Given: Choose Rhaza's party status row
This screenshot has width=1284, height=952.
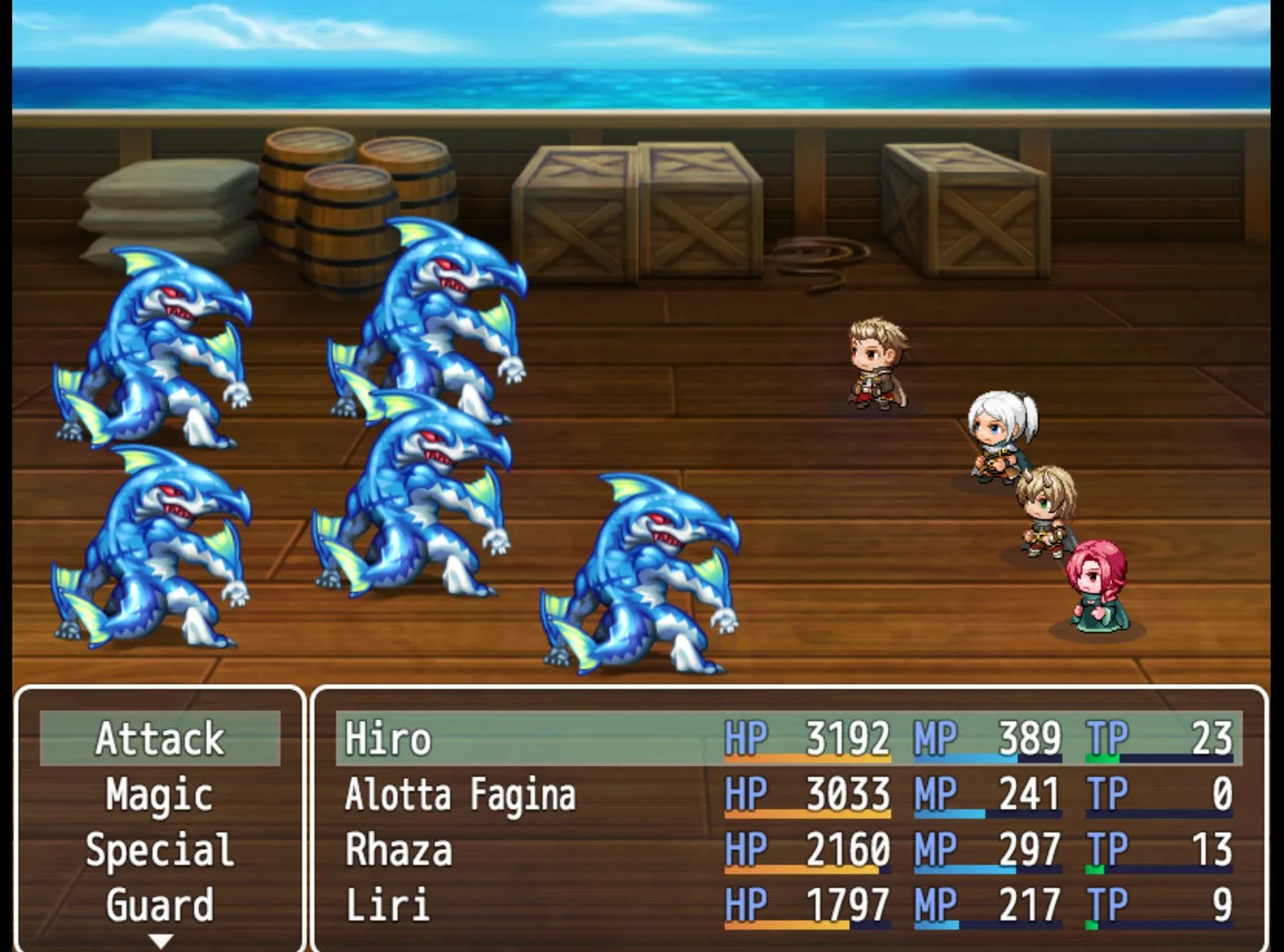Looking at the screenshot, I should [x=788, y=850].
